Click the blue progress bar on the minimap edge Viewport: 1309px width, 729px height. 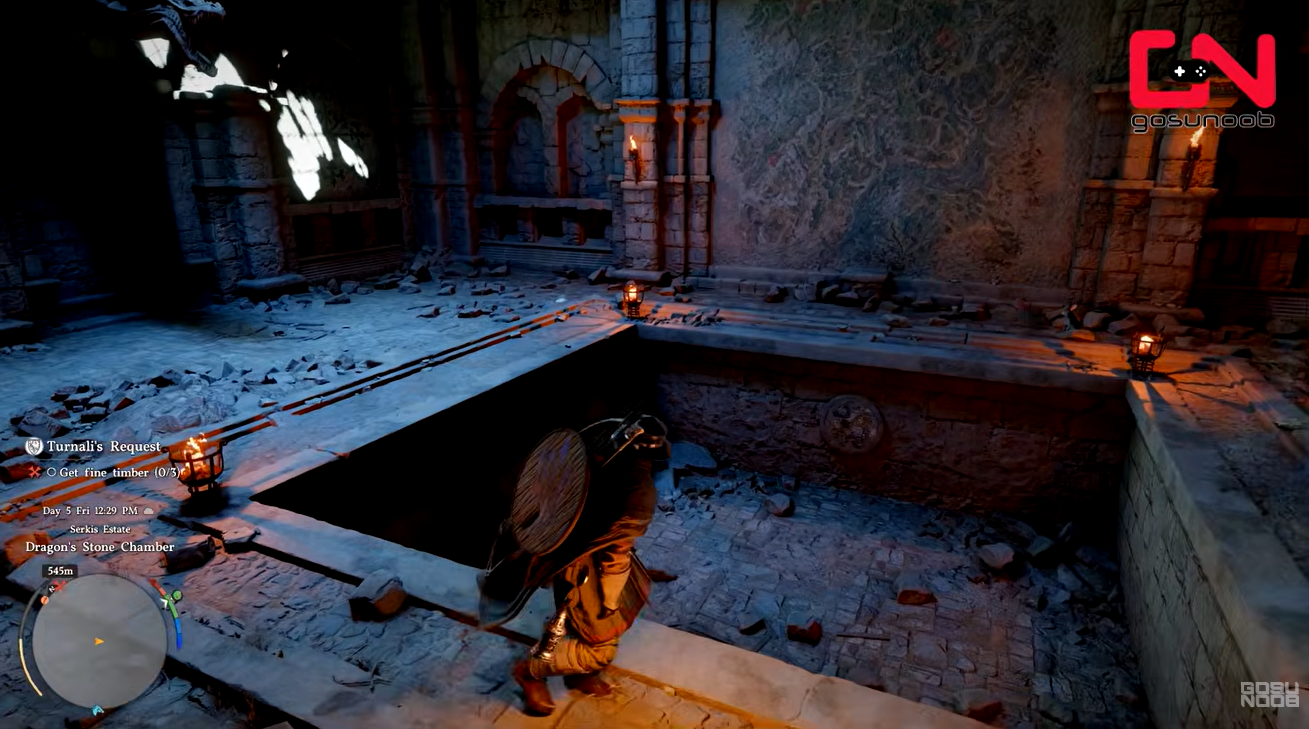pyautogui.click(x=179, y=635)
